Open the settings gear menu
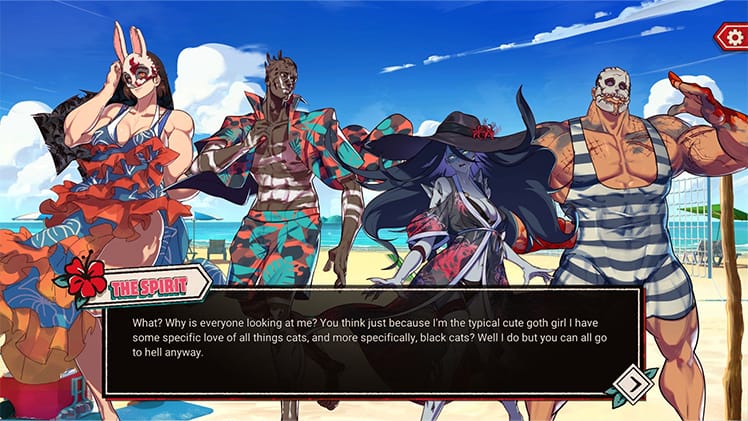Image resolution: width=748 pixels, height=421 pixels. [733, 37]
